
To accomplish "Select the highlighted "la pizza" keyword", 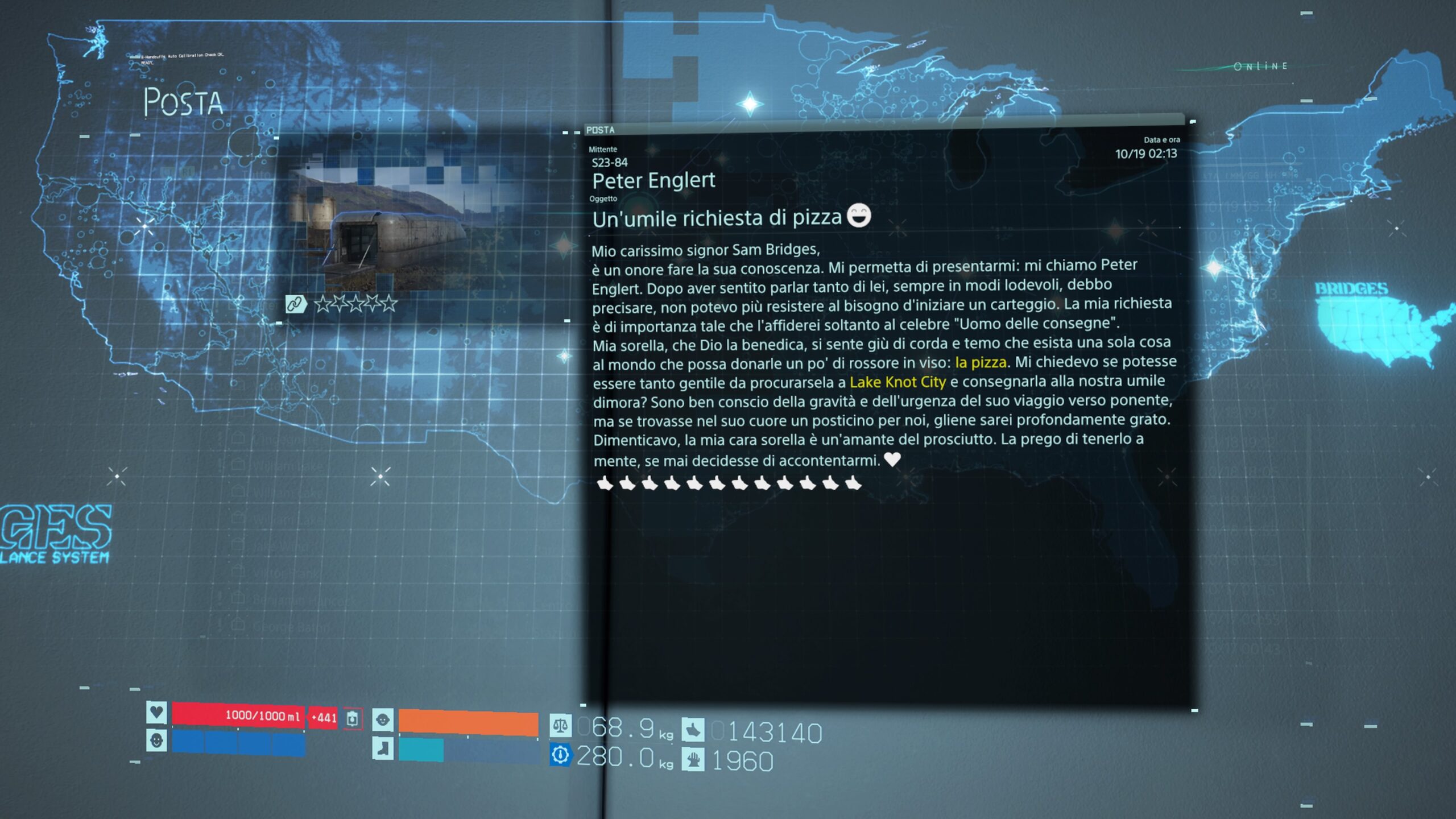I will coord(981,362).
